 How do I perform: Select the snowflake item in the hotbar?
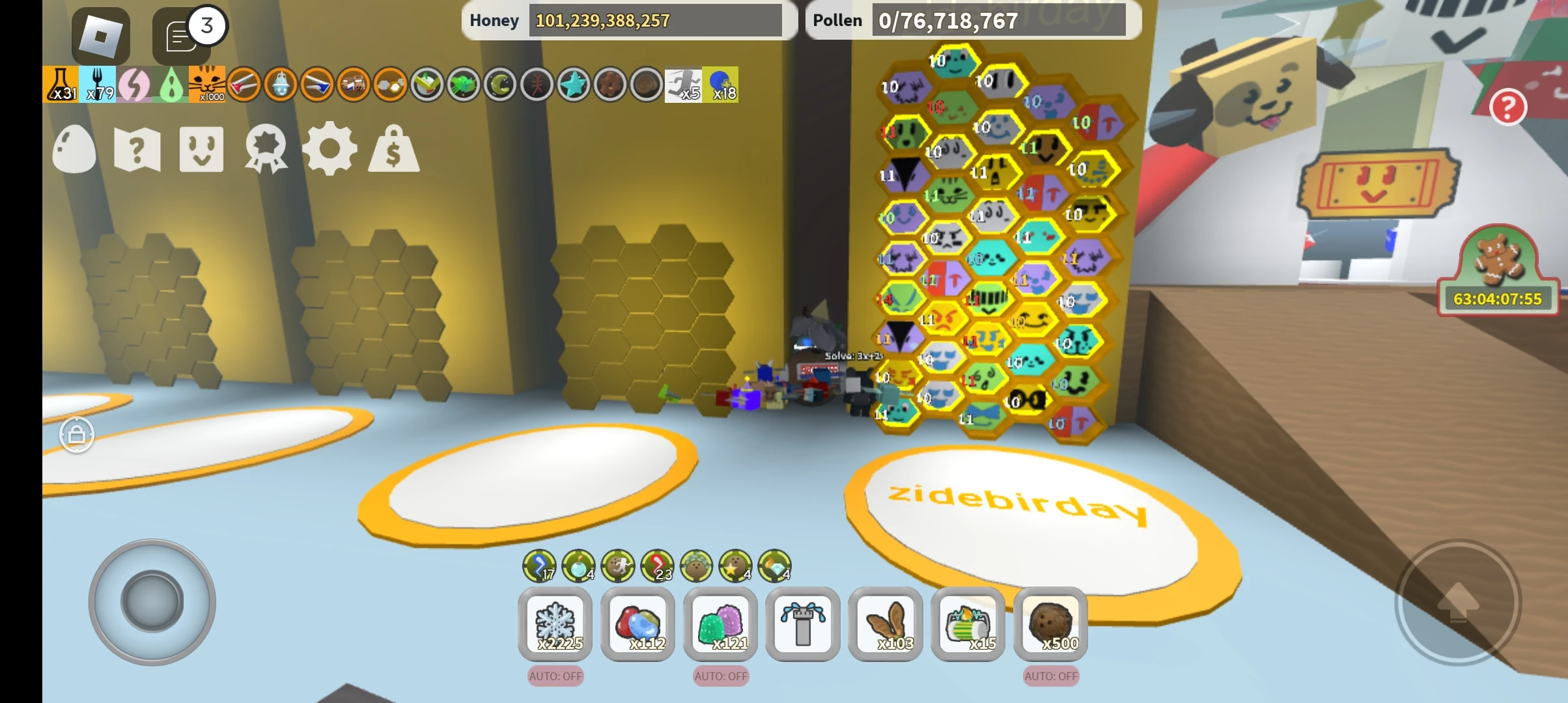(554, 624)
